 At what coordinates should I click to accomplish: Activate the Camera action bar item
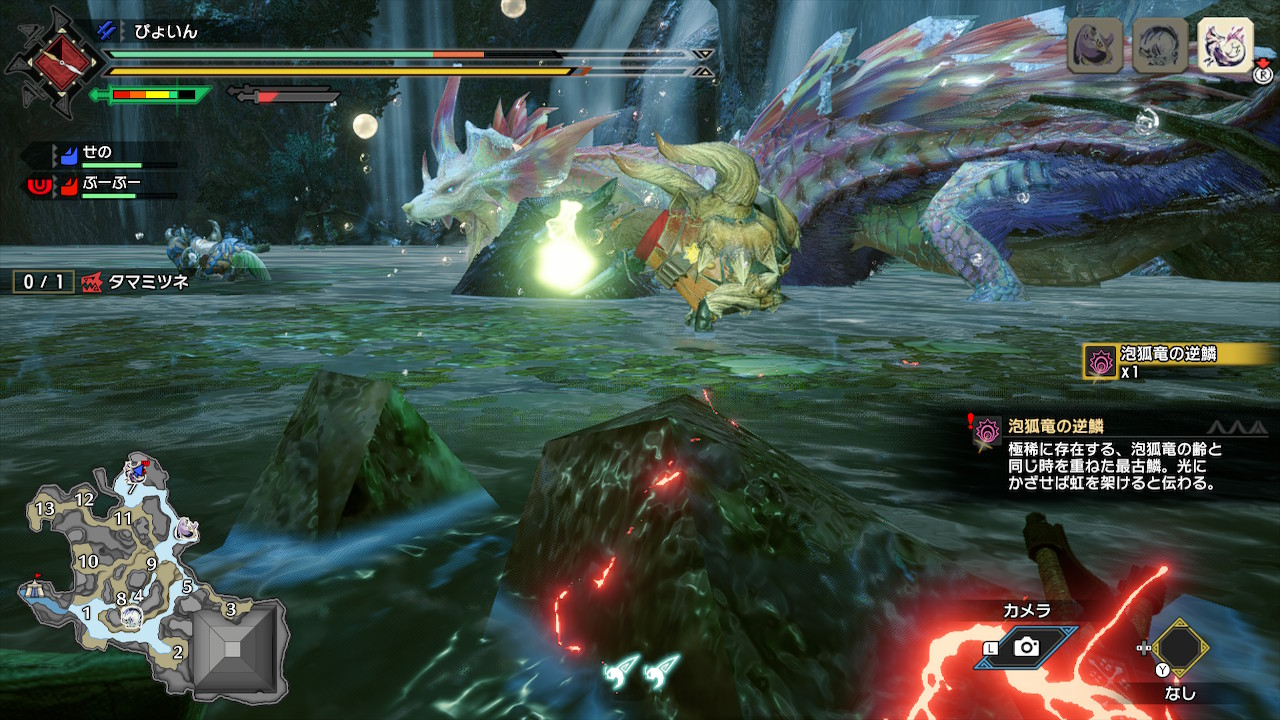coord(1027,646)
